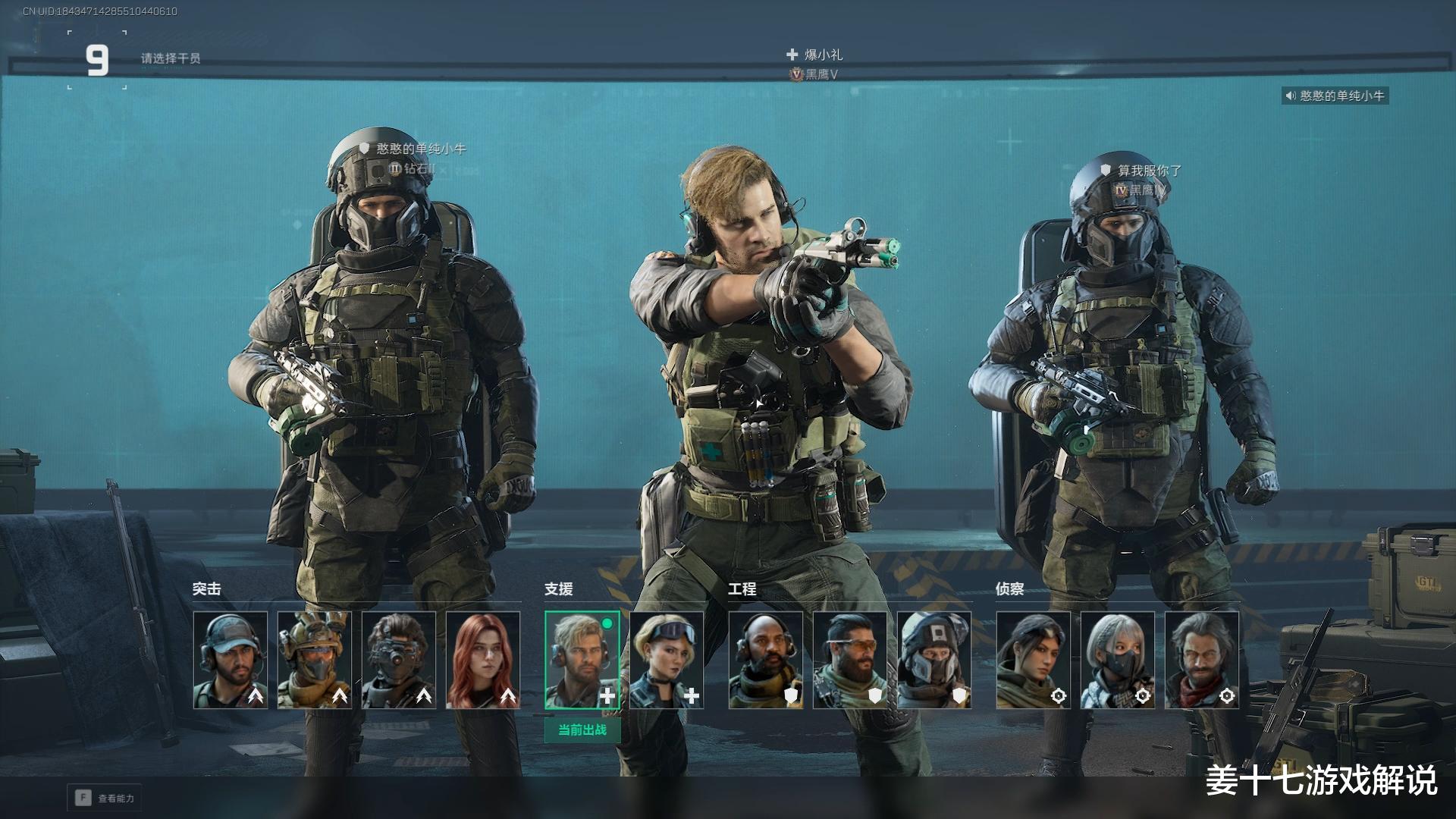This screenshot has width=1456, height=819.
Task: Select the assault operator wearing a baseball cap
Action: pos(231,660)
